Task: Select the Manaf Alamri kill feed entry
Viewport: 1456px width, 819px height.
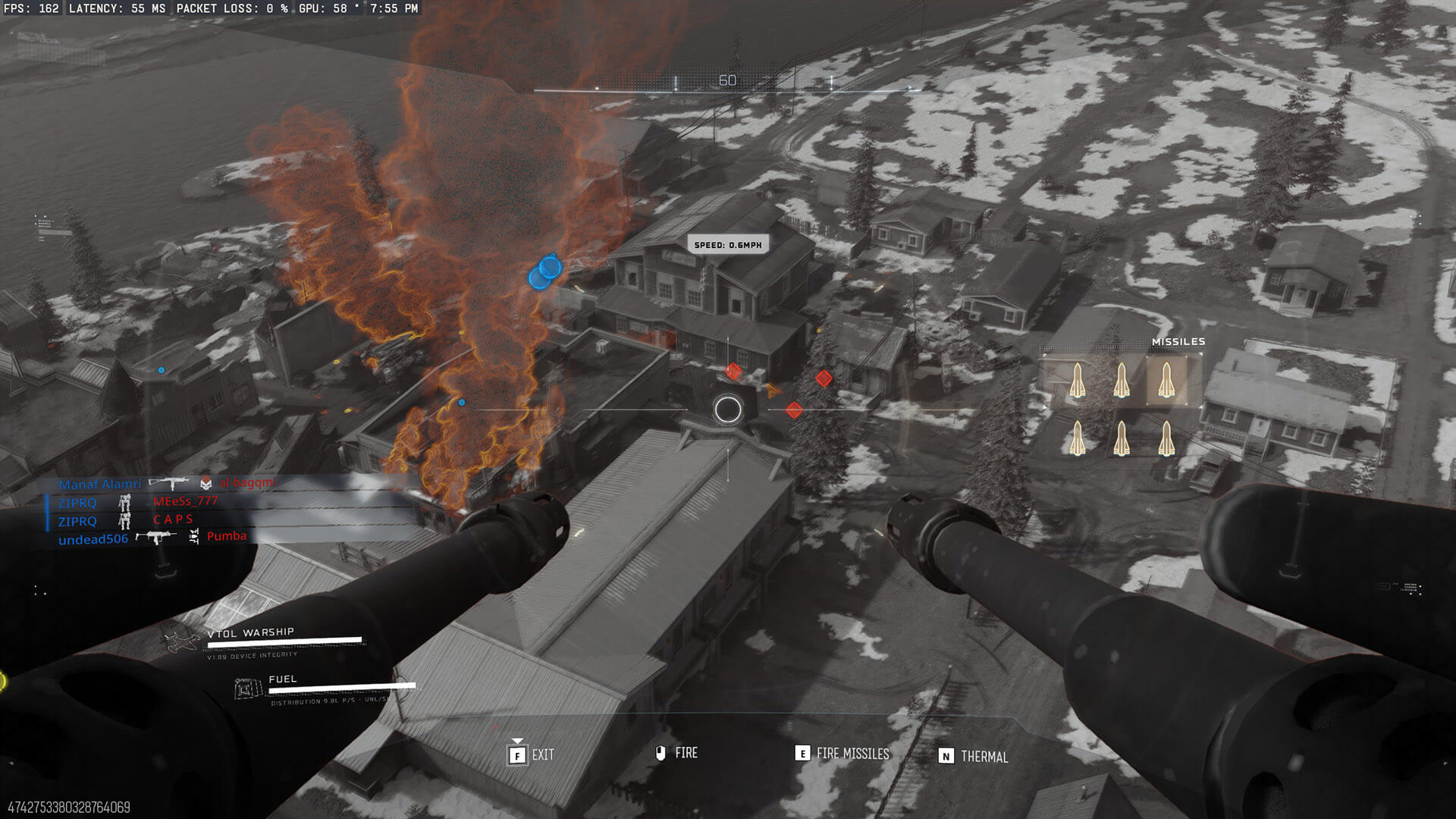Action: [167, 484]
